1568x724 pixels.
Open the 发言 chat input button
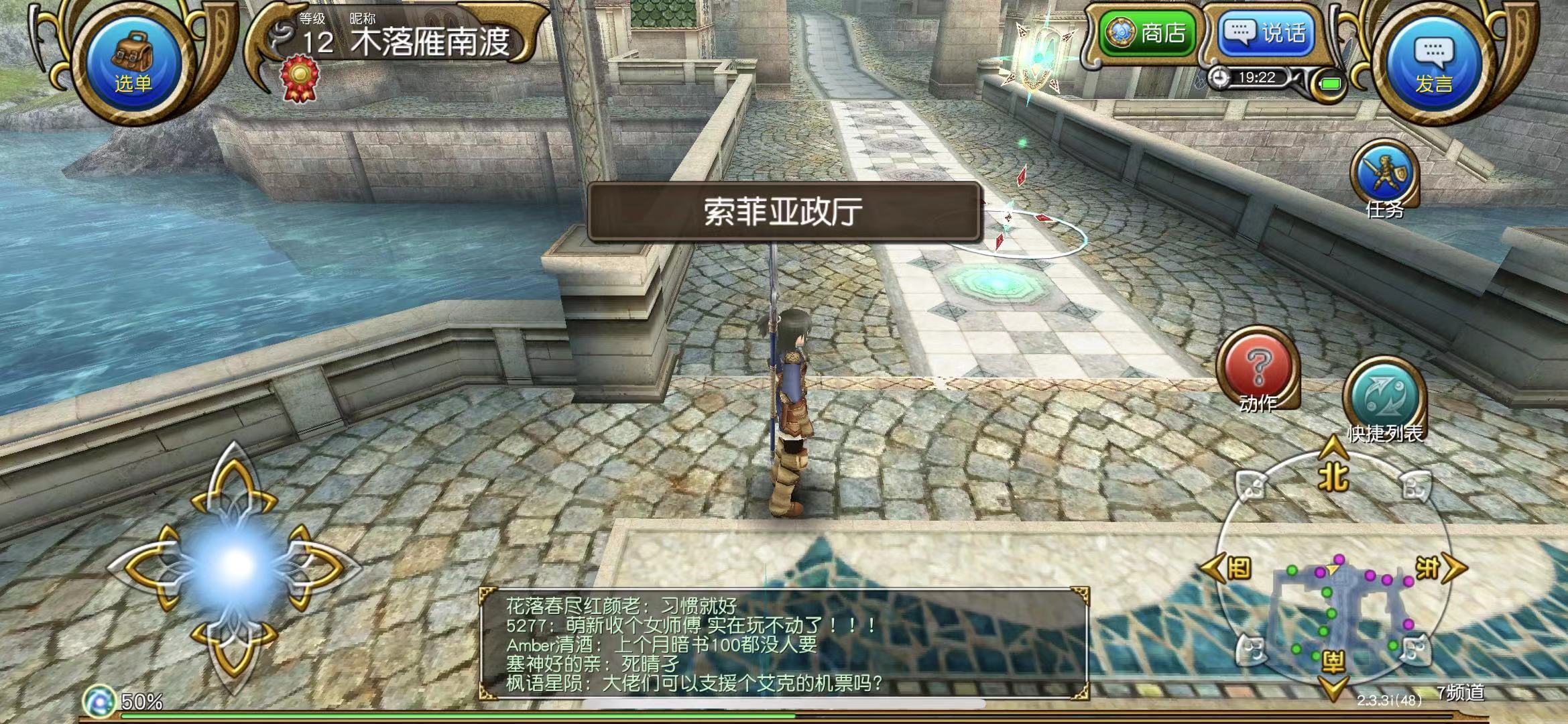pos(1433,64)
